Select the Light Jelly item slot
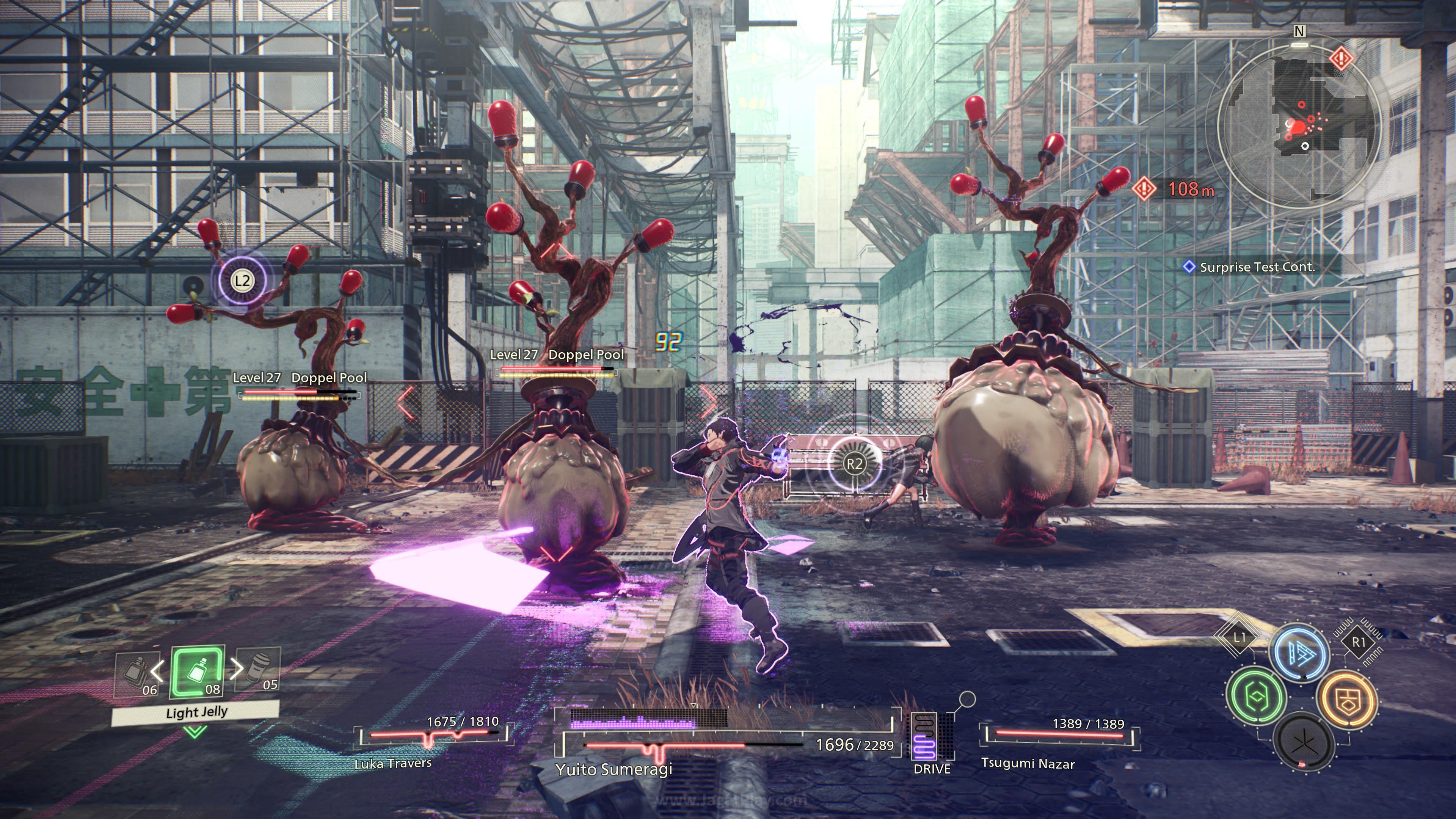 point(197,672)
